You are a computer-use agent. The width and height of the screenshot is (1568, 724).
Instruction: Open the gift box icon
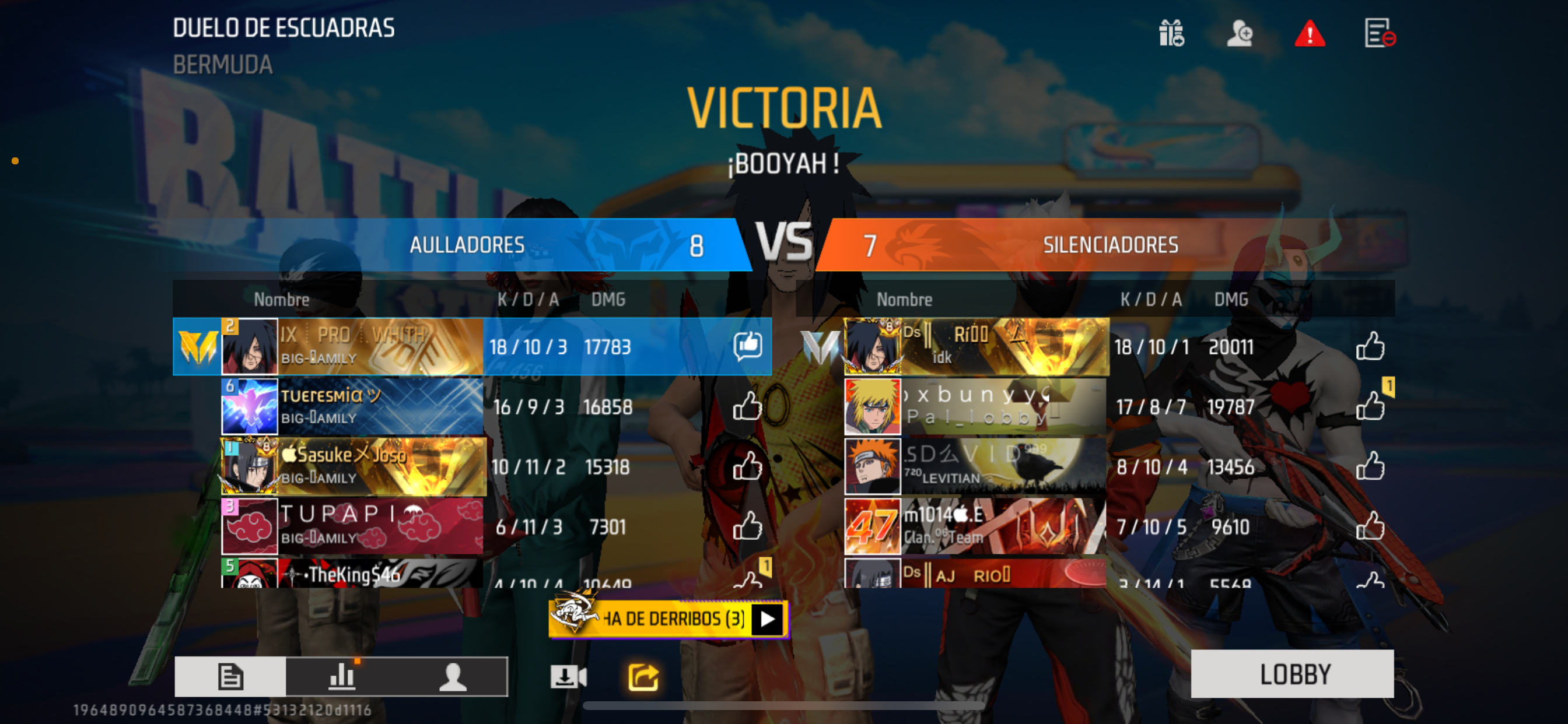coord(1171,33)
